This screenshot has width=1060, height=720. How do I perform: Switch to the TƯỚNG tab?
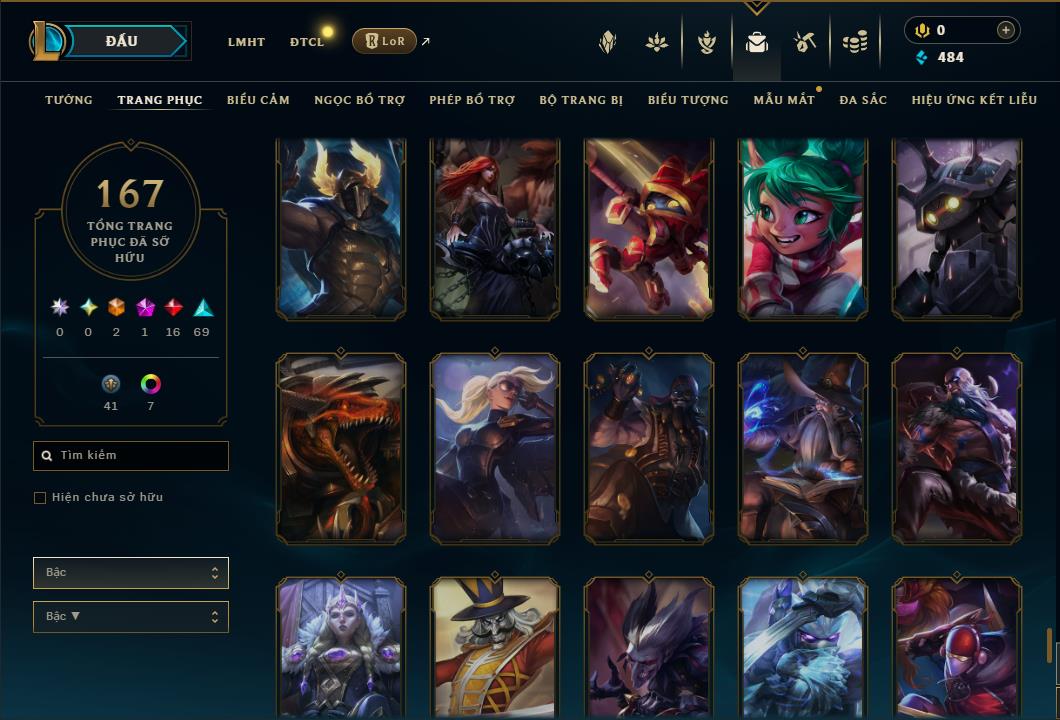click(69, 100)
